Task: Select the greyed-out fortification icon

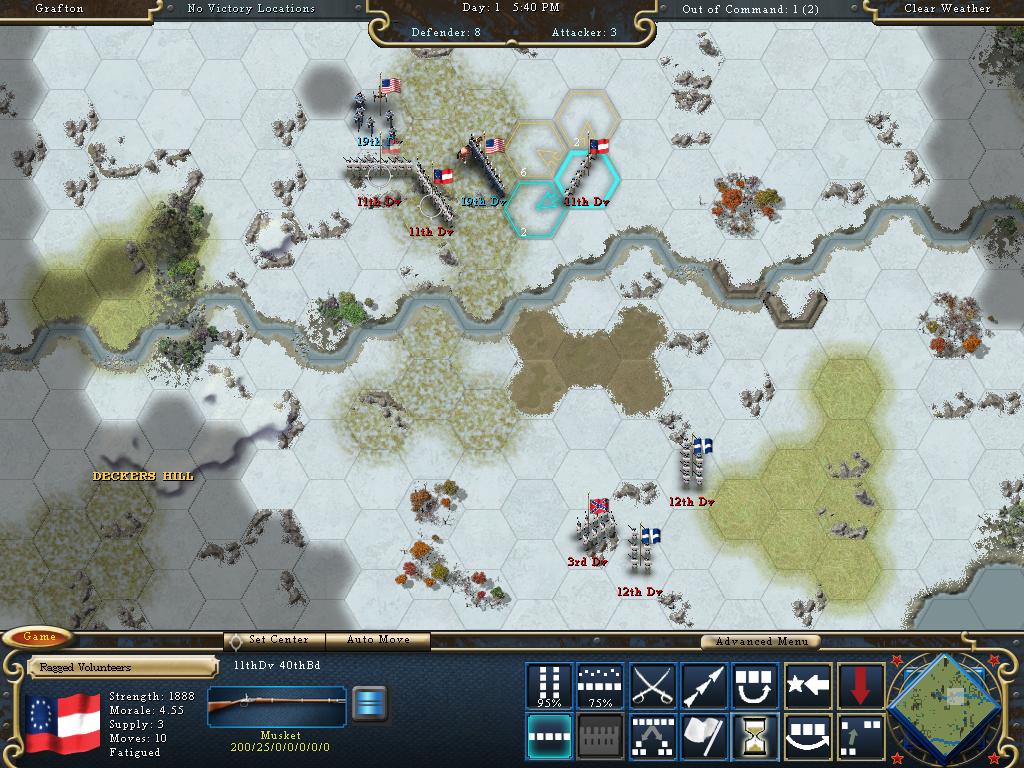Action: [x=600, y=736]
